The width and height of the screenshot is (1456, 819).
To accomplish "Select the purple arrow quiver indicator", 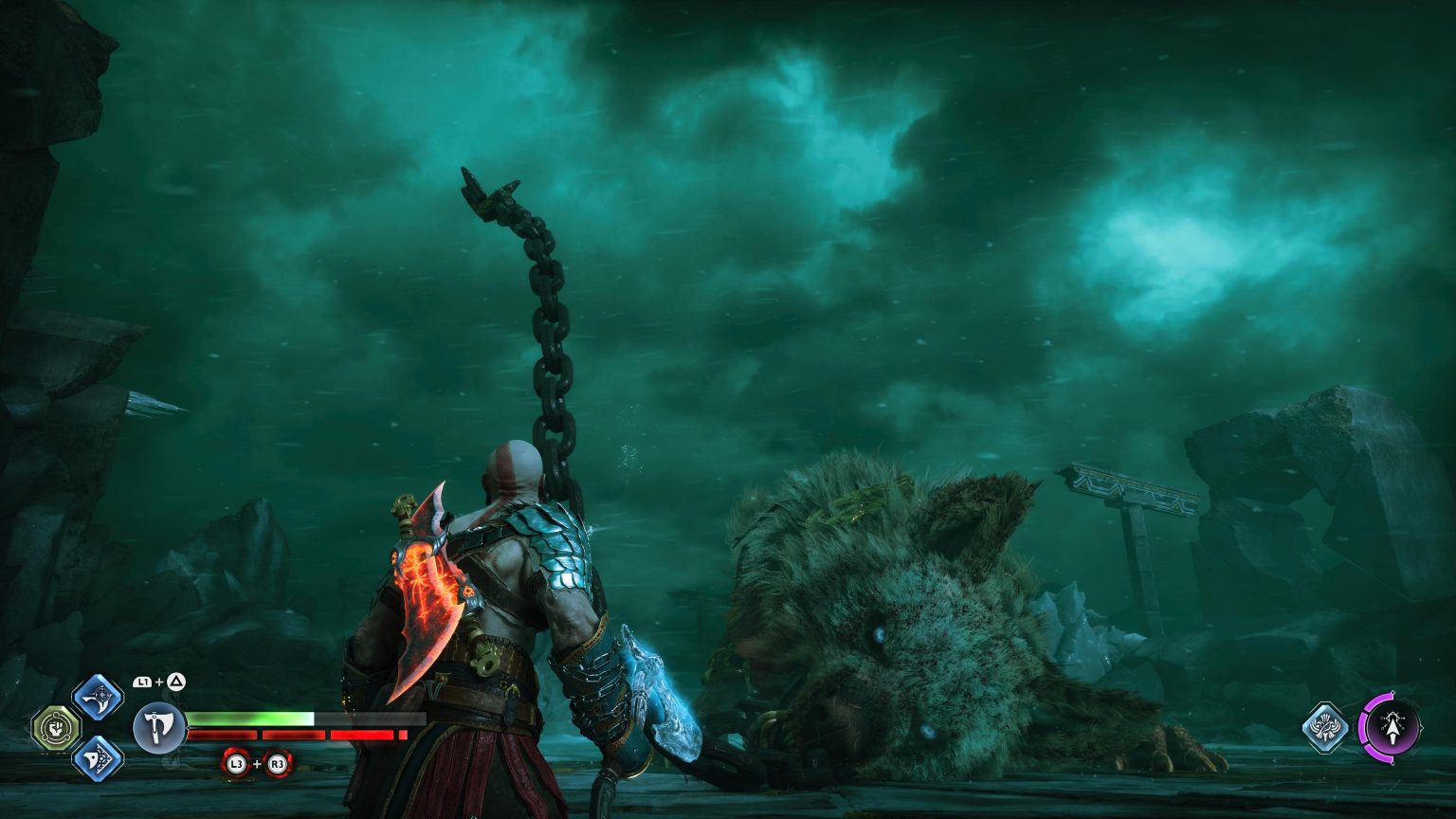I will click(1393, 726).
